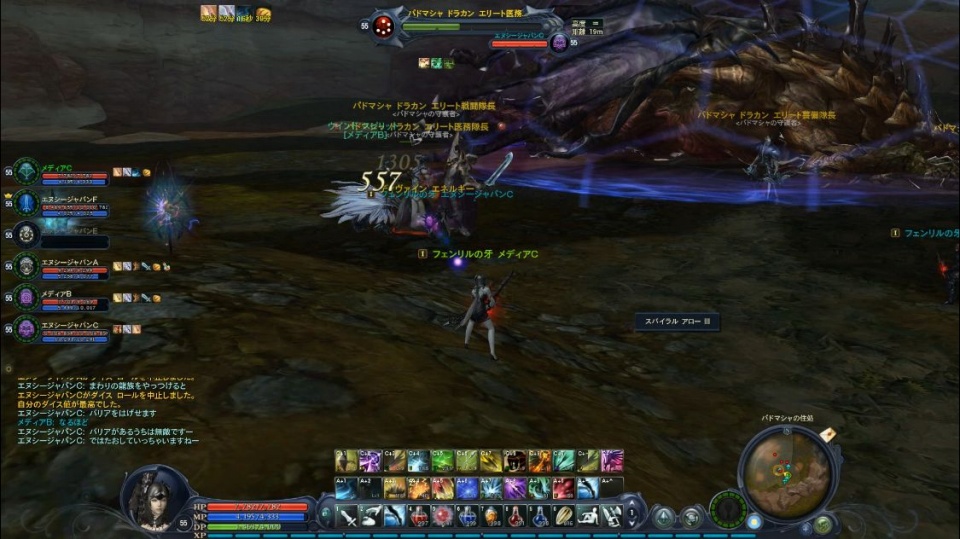This screenshot has width=960, height=539.
Task: Use the sword attack skill in slot 1
Action: tap(346, 517)
